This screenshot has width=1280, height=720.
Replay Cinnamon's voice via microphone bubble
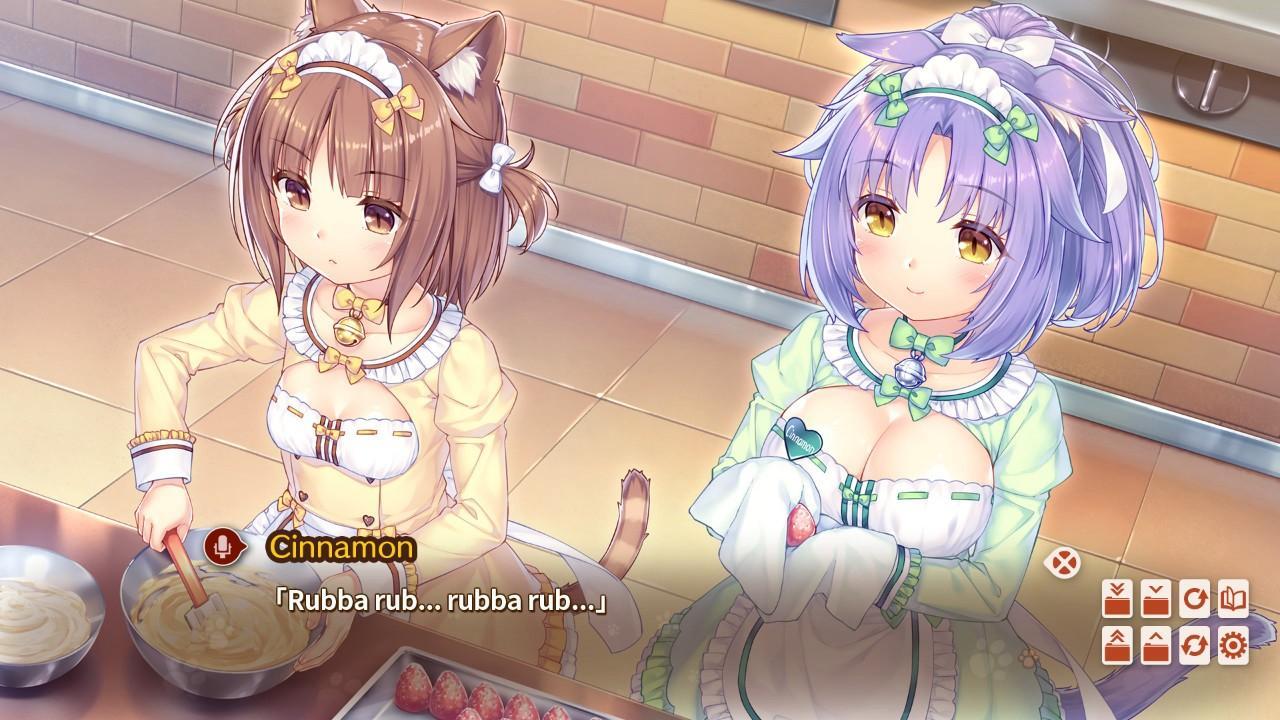coord(225,547)
